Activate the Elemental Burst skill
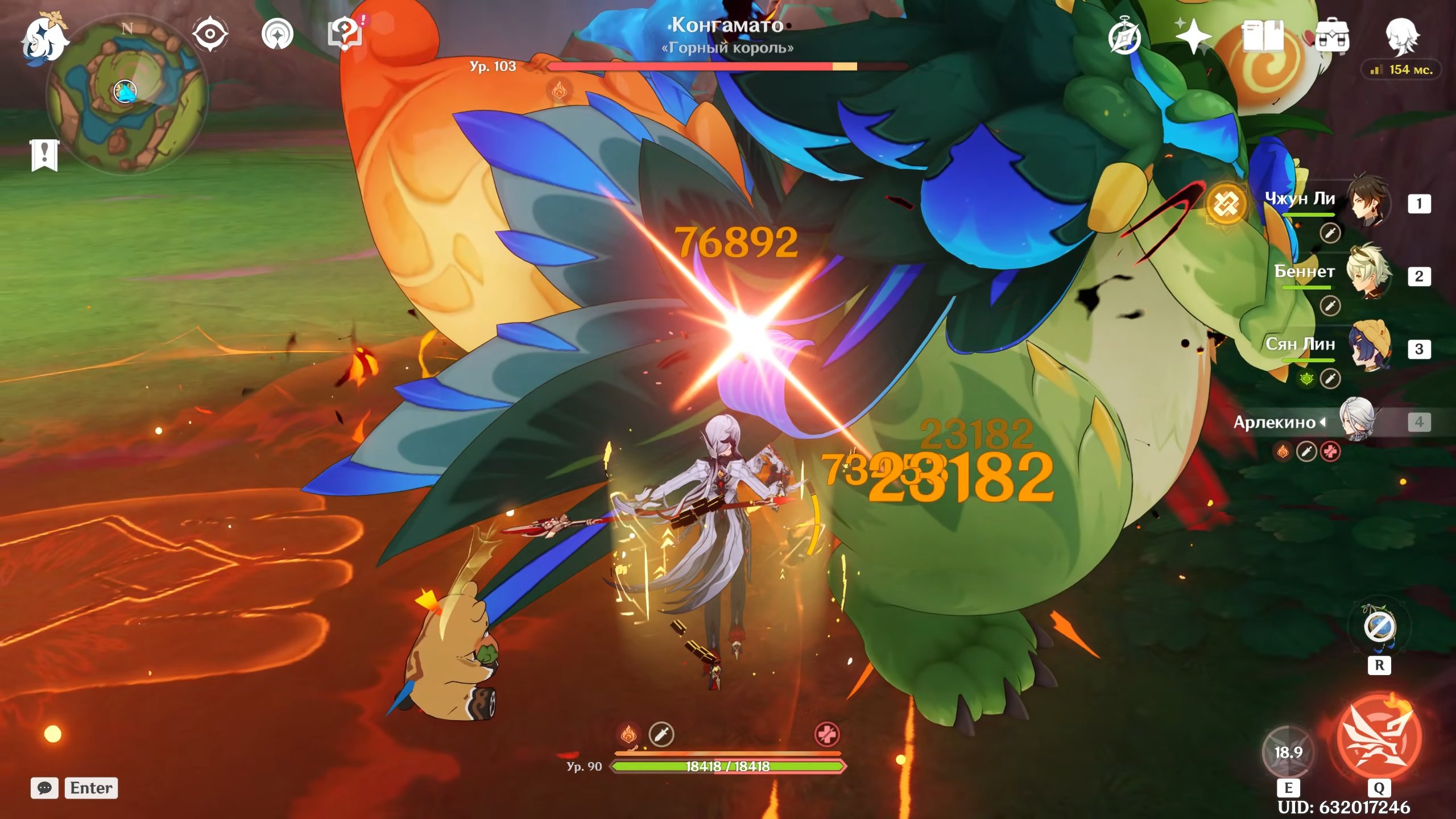The image size is (1456, 819). [x=1379, y=738]
